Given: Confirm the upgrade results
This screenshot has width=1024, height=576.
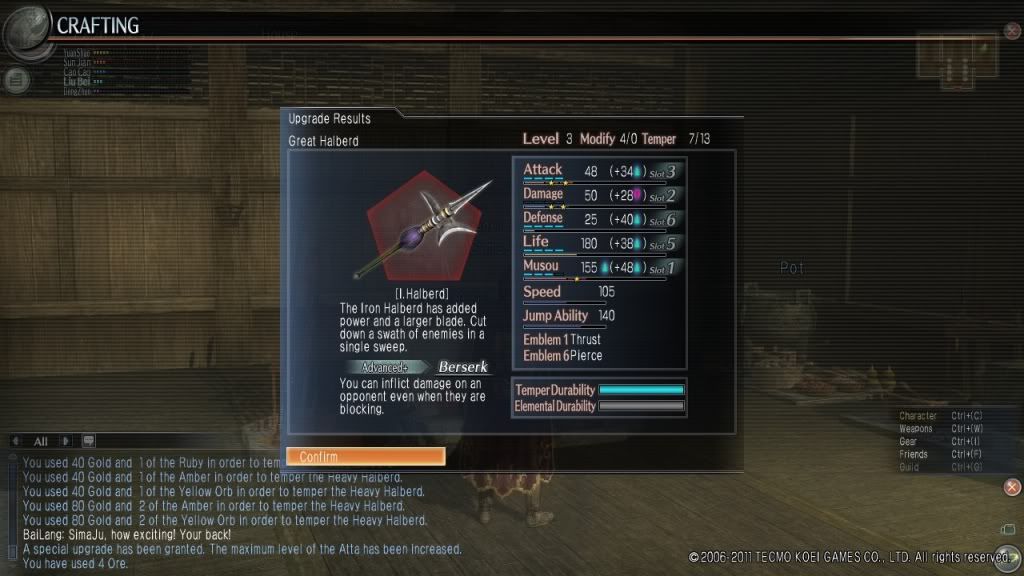Looking at the screenshot, I should [365, 456].
